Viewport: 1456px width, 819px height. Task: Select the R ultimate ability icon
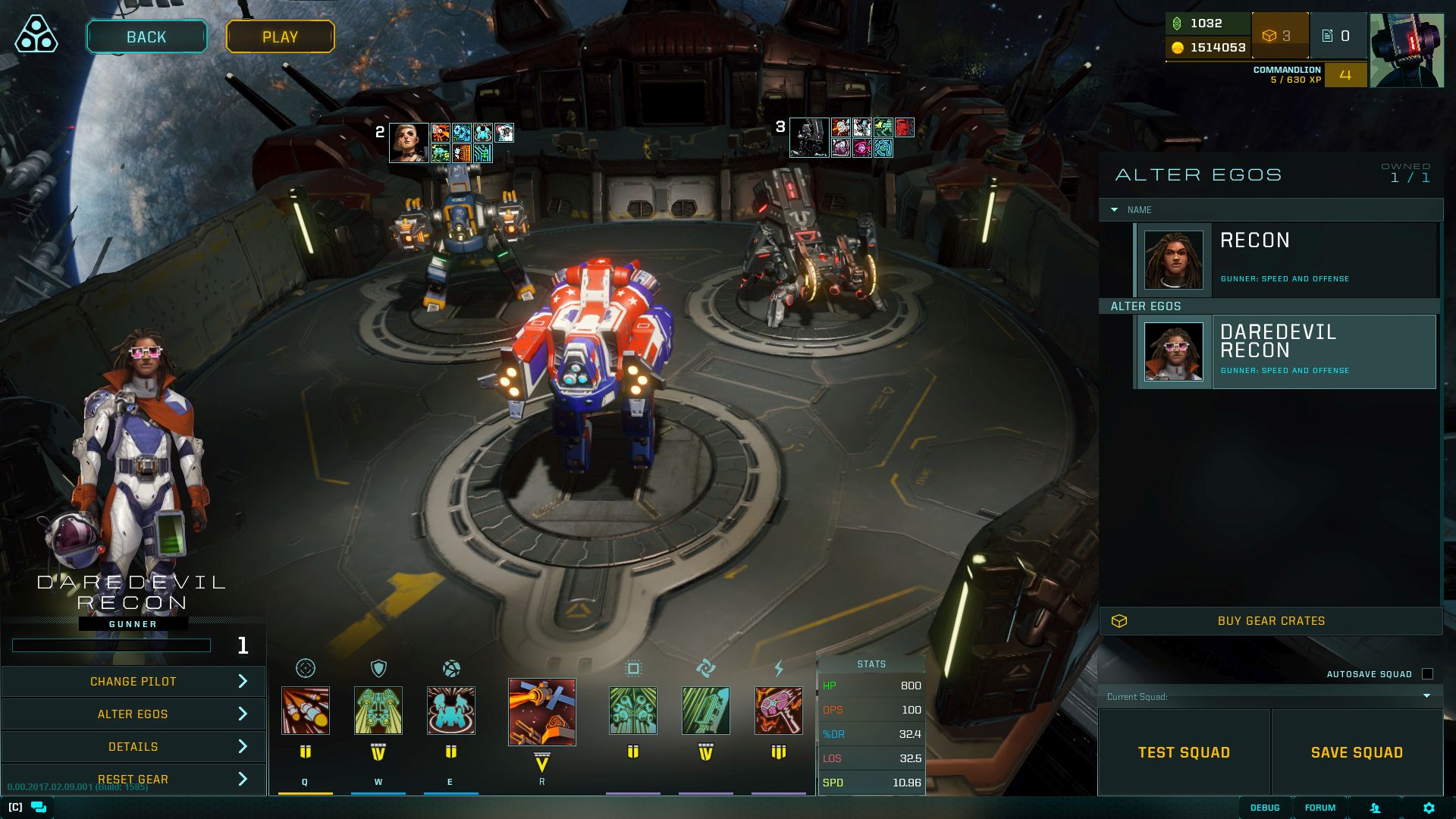(541, 712)
